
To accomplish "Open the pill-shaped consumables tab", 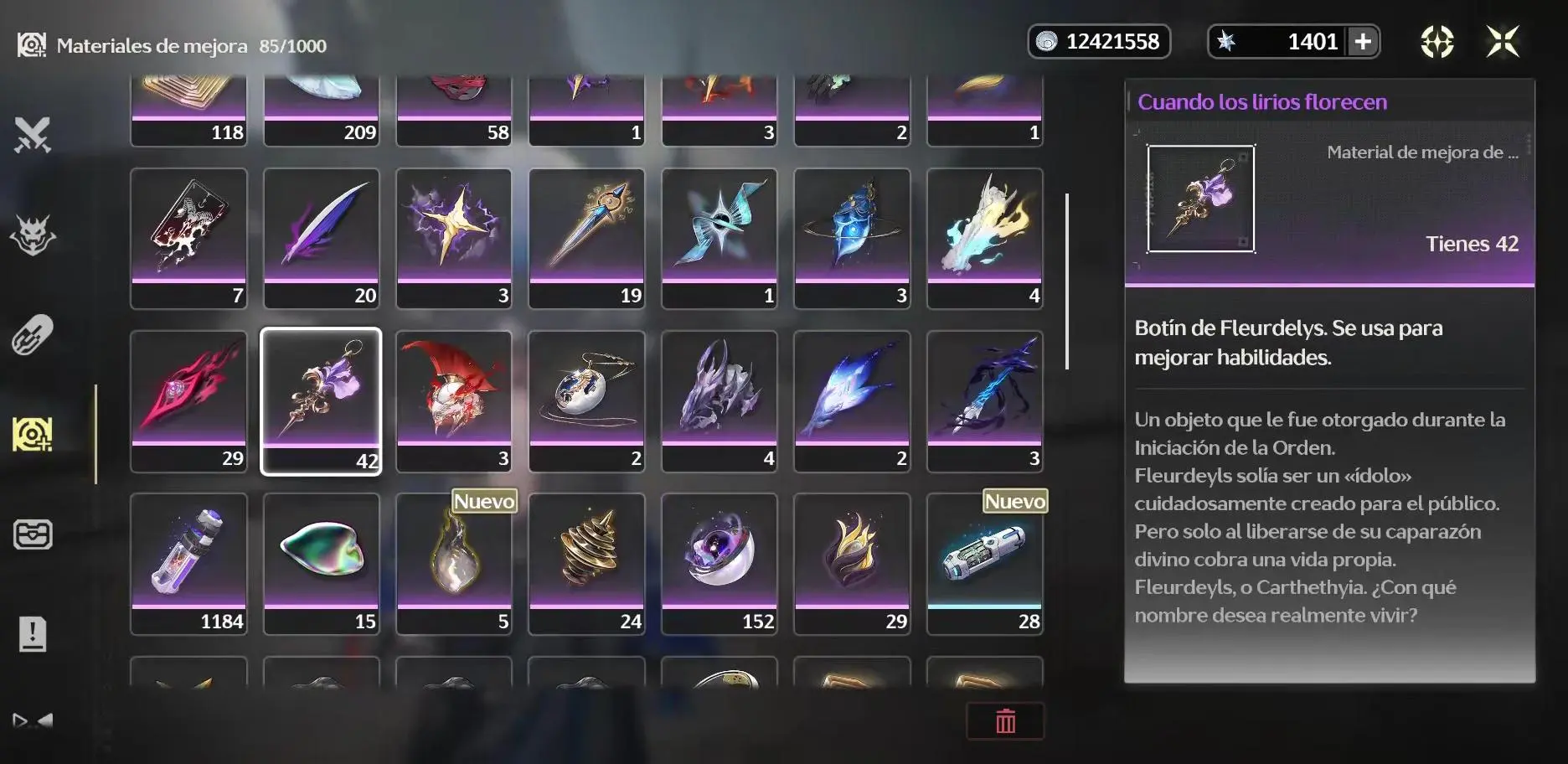I will point(33,335).
